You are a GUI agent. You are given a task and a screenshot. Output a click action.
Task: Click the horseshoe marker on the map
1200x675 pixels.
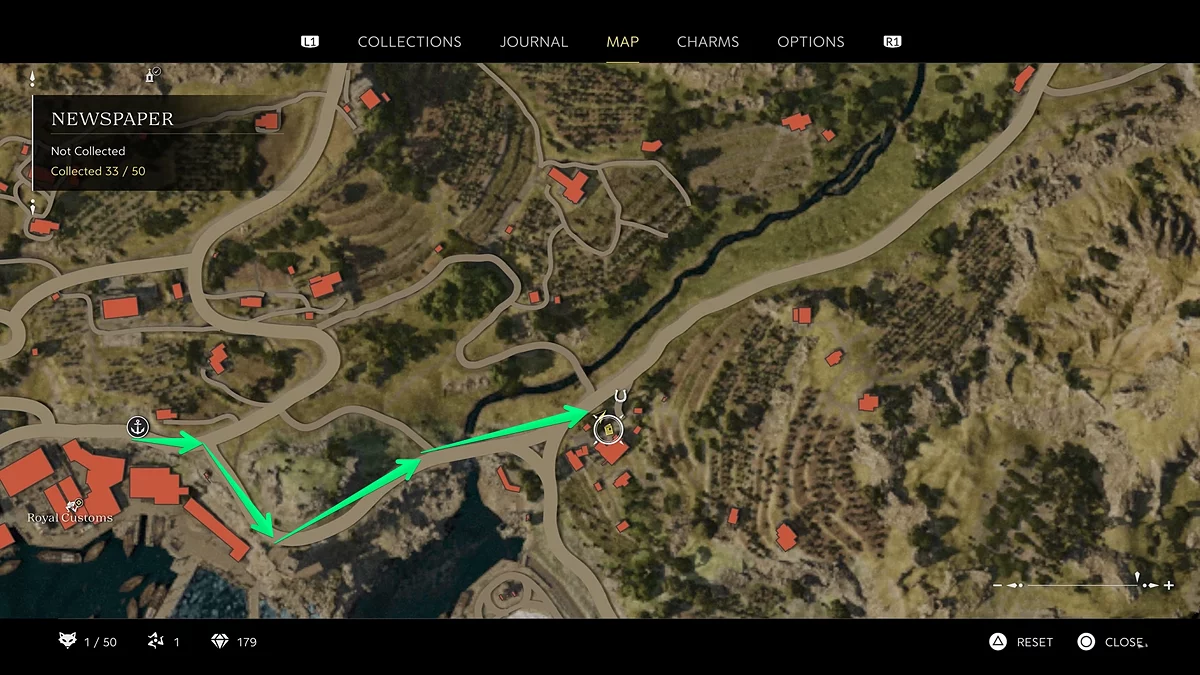coord(621,398)
